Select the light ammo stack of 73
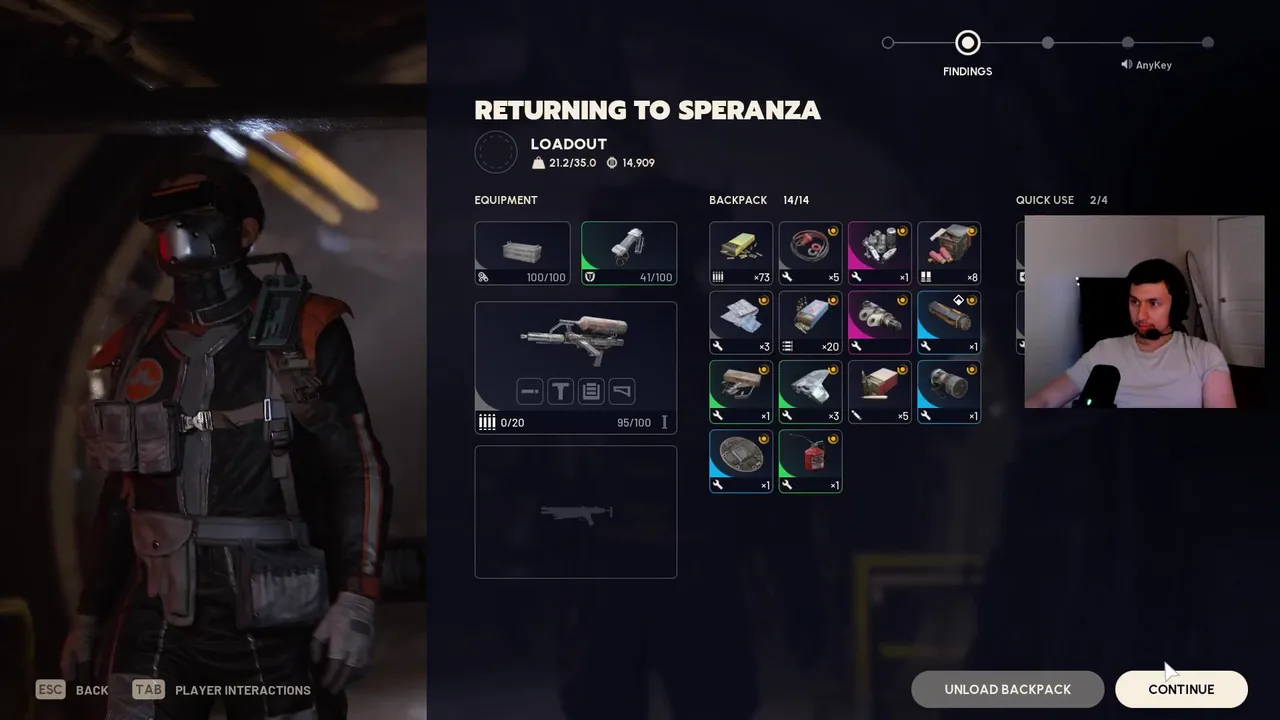The width and height of the screenshot is (1280, 720). [x=741, y=253]
